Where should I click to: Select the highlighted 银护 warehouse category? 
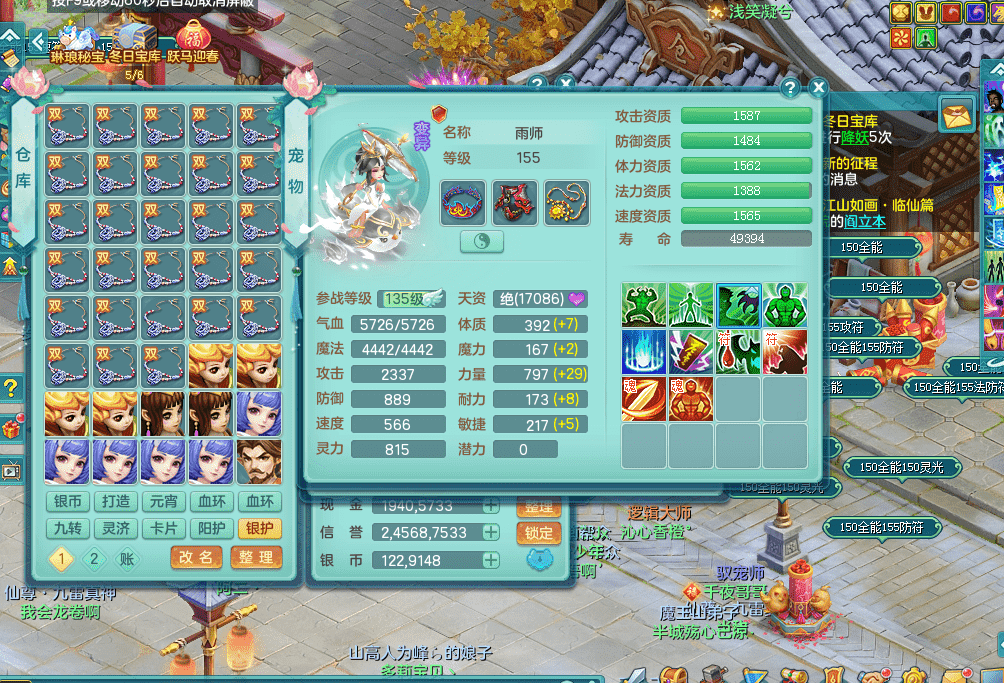coord(260,528)
